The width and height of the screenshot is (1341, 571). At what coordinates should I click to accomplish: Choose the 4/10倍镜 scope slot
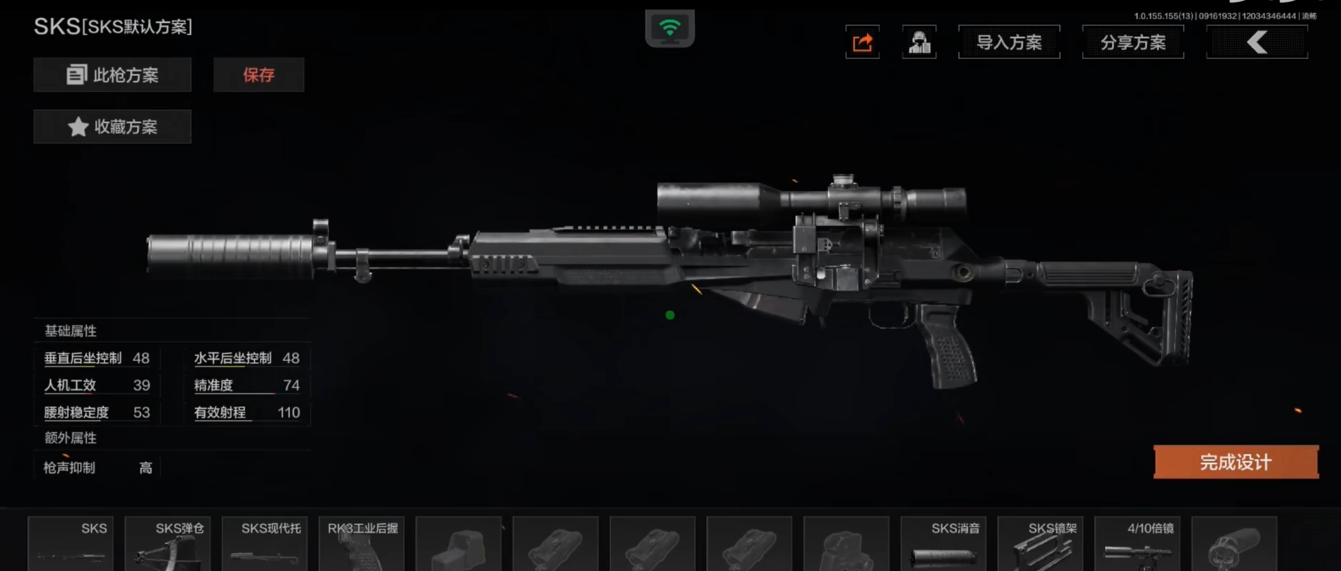[x=1137, y=544]
